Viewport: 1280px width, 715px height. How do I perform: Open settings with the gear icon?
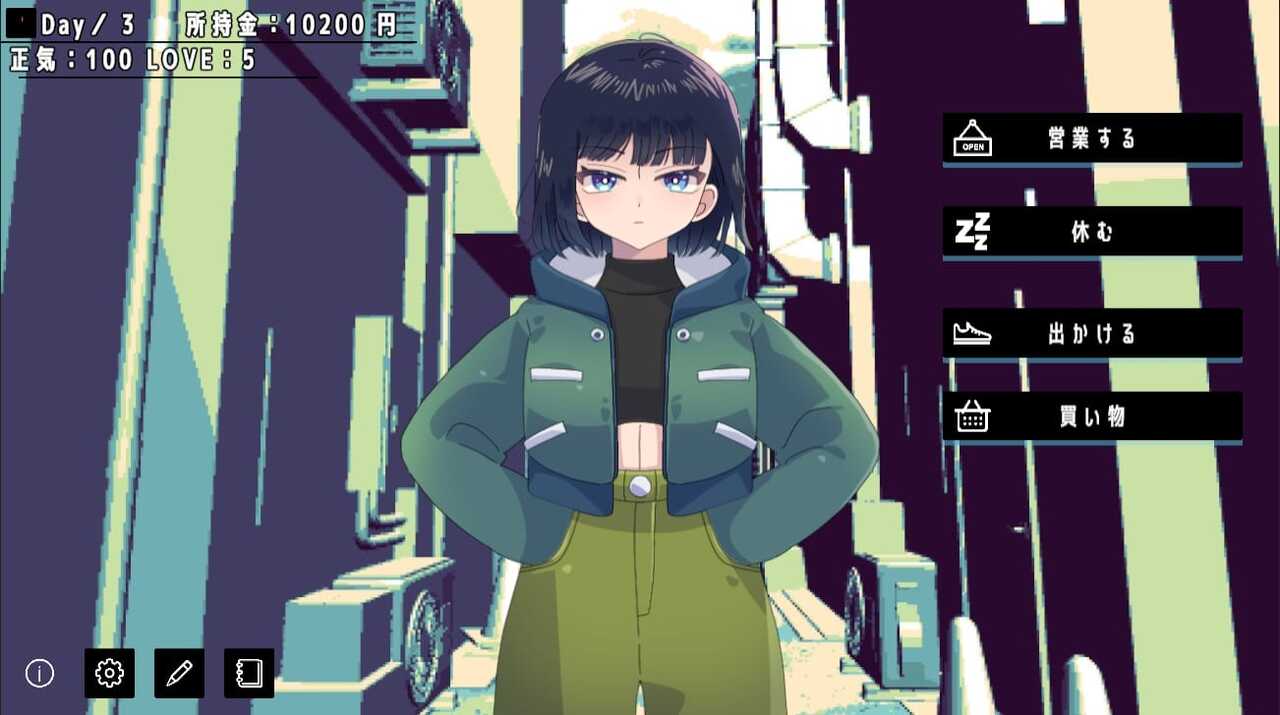(109, 673)
